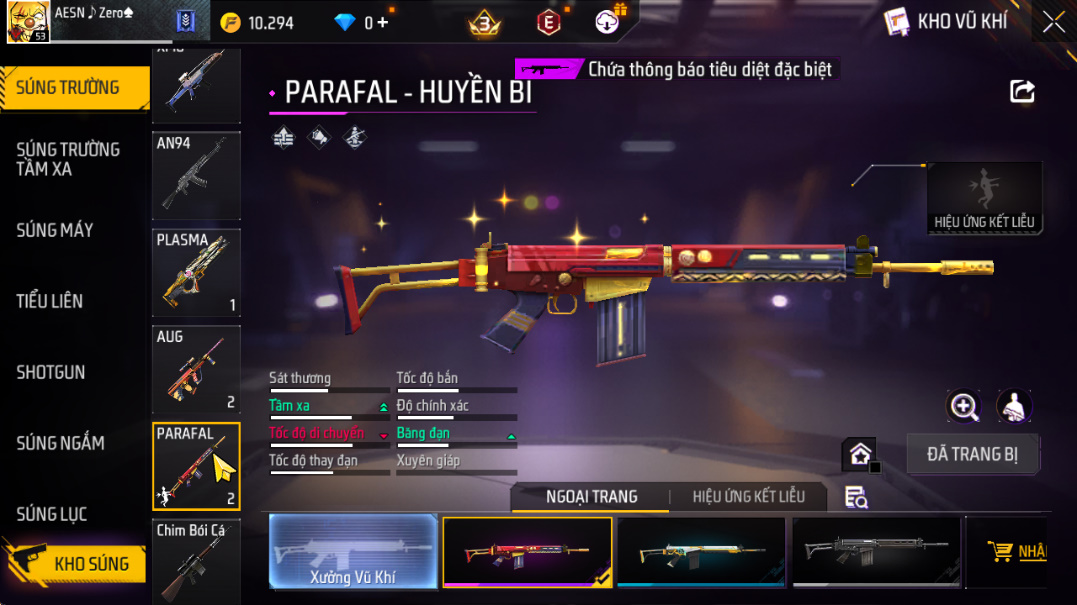Zoom in with the magnifier icon

click(x=964, y=406)
